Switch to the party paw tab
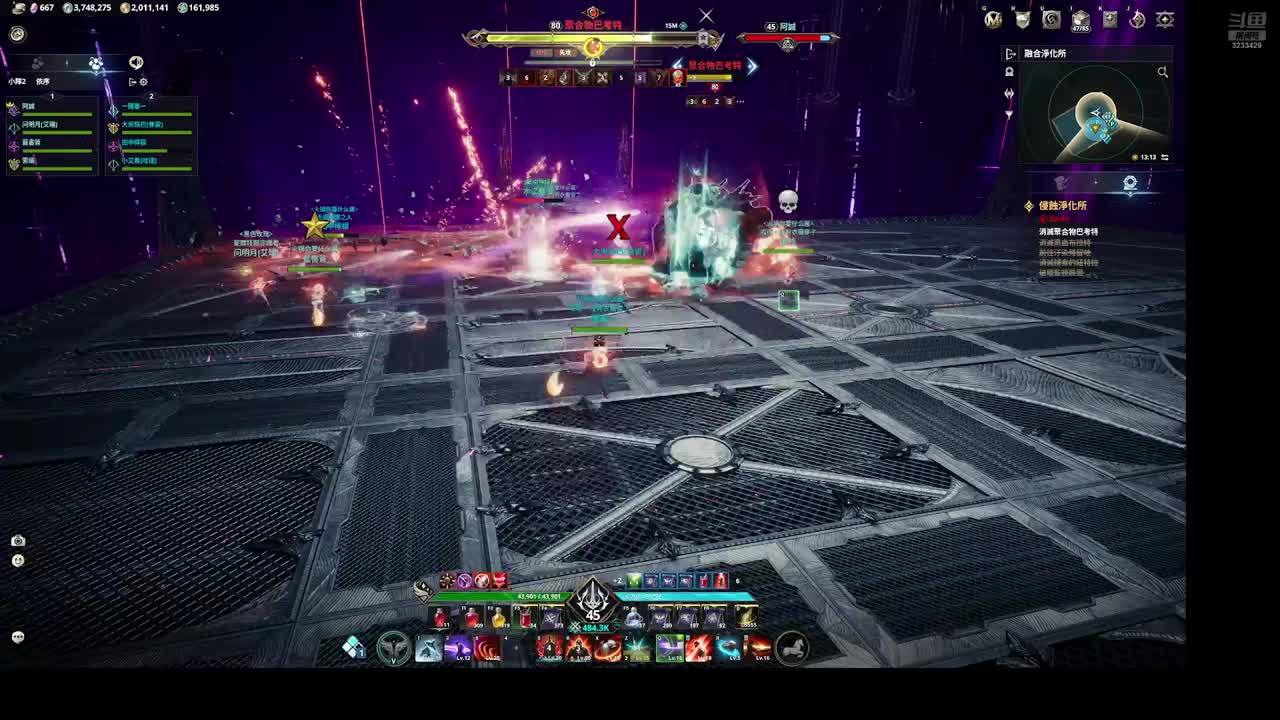 click(x=95, y=63)
